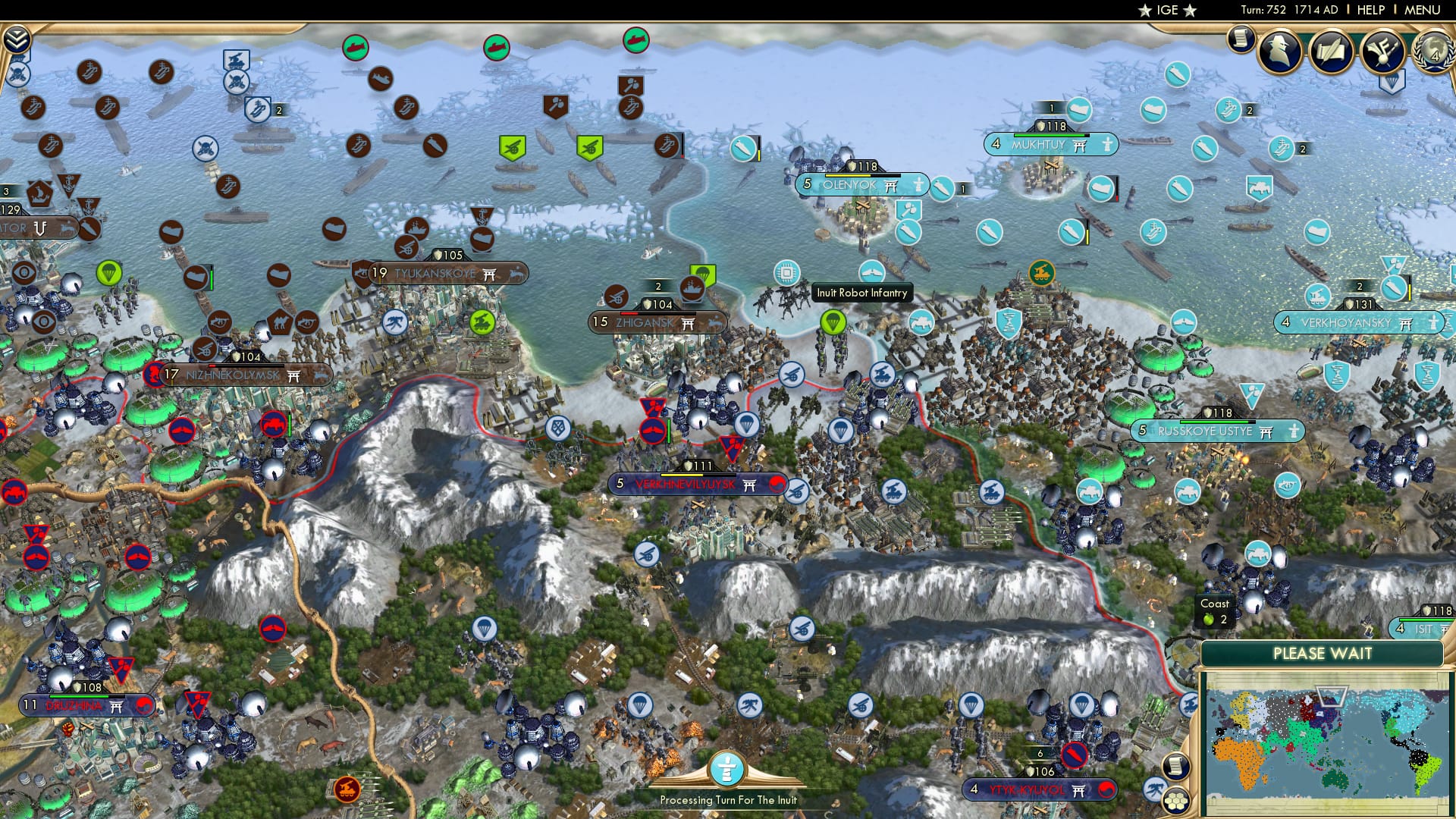Click the red submarine icon near Ytyk-Kyuyol
Image resolution: width=1456 pixels, height=819 pixels.
point(1075,756)
